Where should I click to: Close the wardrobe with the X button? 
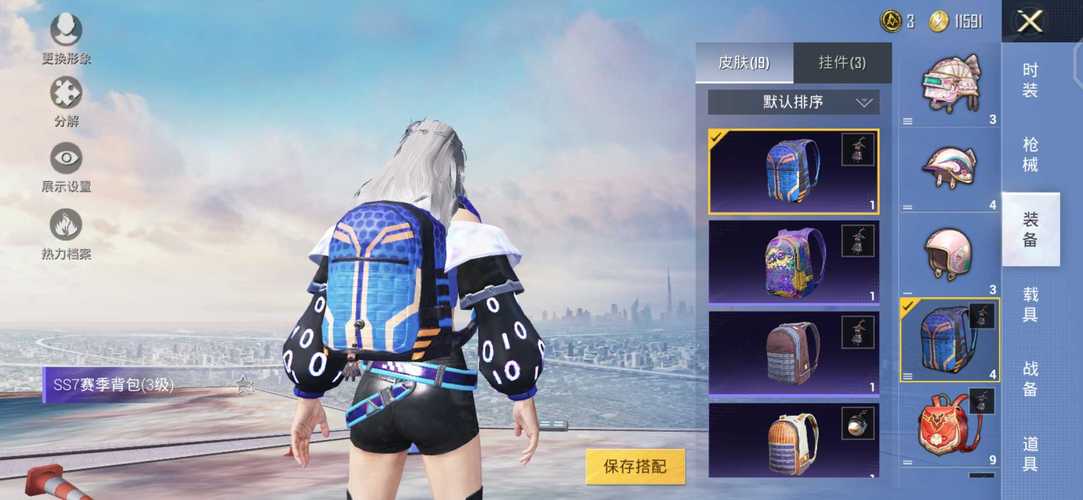pyautogui.click(x=1030, y=21)
